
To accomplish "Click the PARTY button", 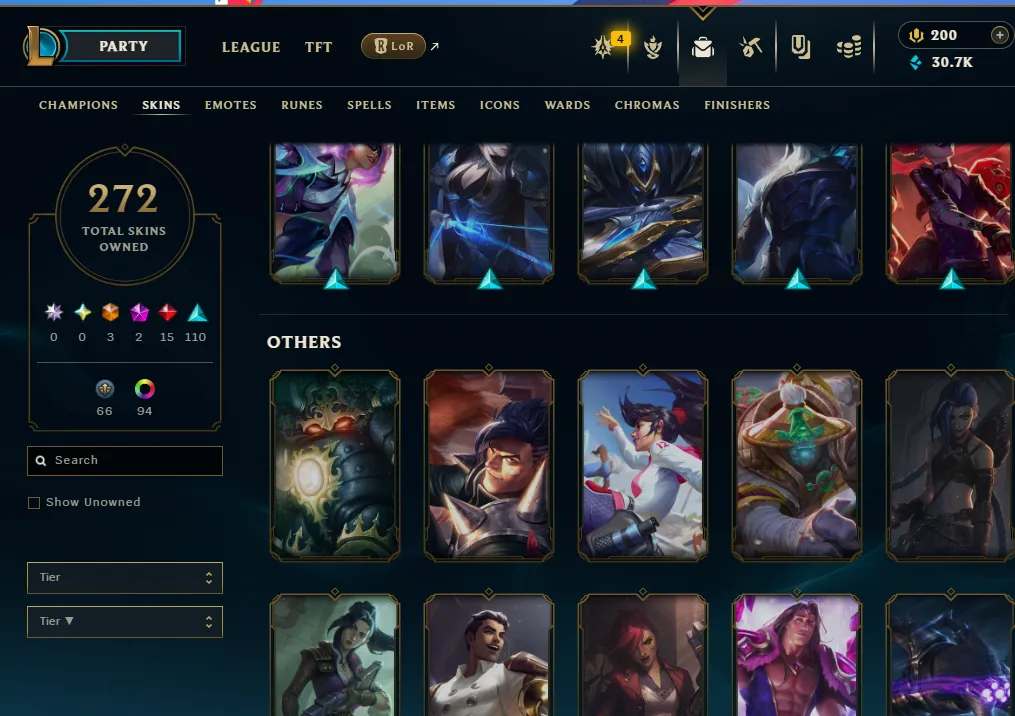I will [123, 46].
